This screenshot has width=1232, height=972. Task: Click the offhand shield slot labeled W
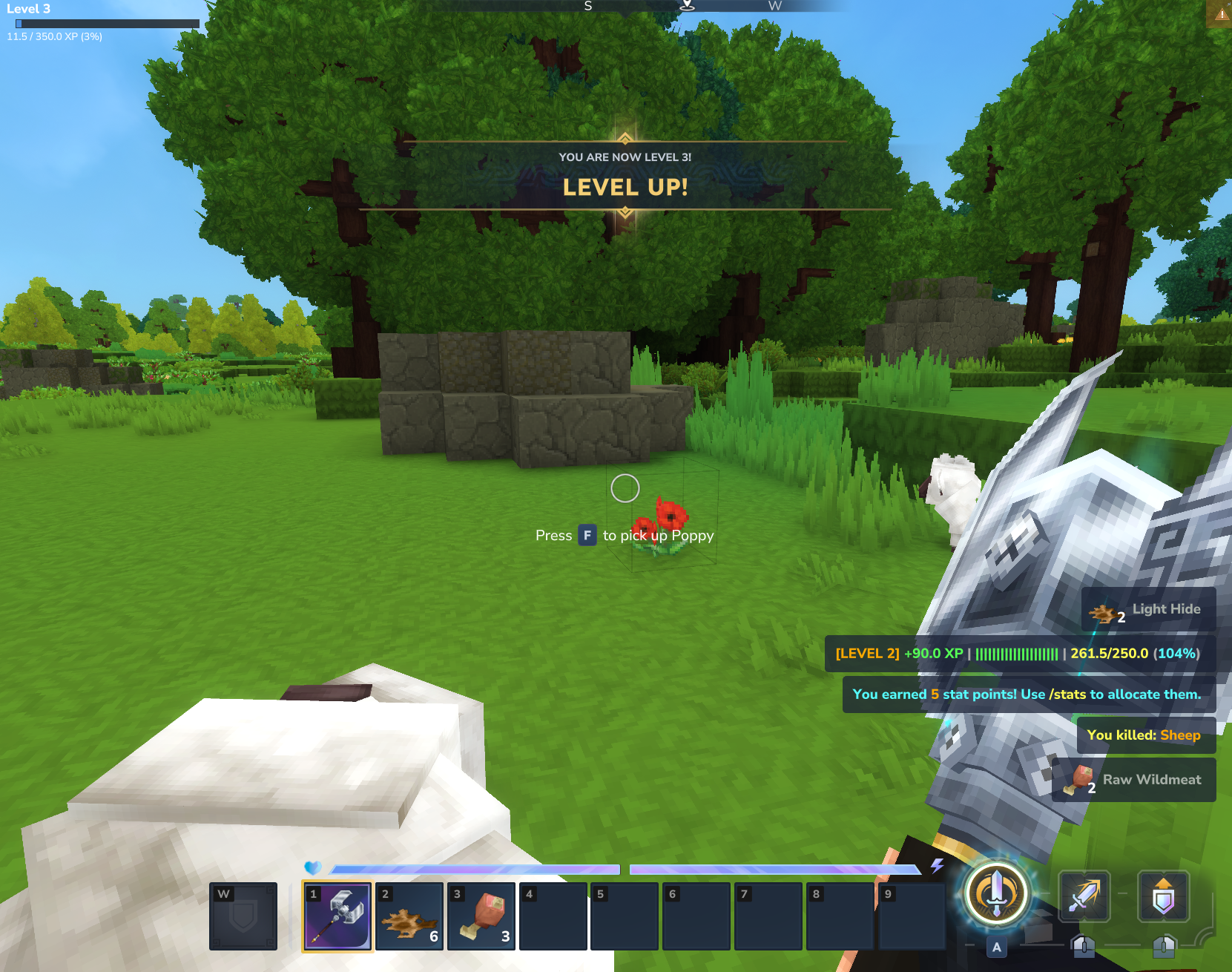click(x=243, y=916)
